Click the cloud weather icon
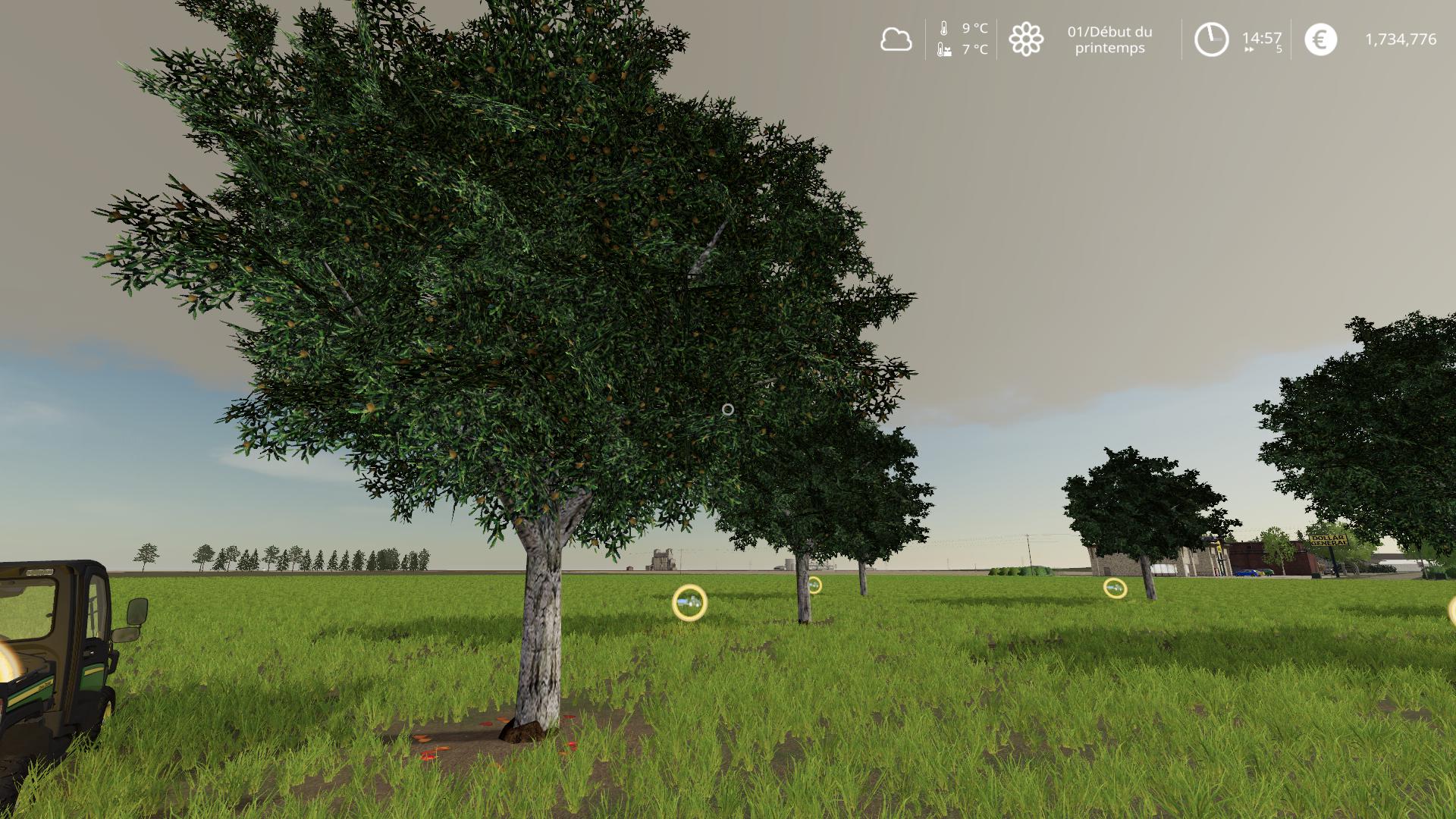The width and height of the screenshot is (1456, 819). 896,39
